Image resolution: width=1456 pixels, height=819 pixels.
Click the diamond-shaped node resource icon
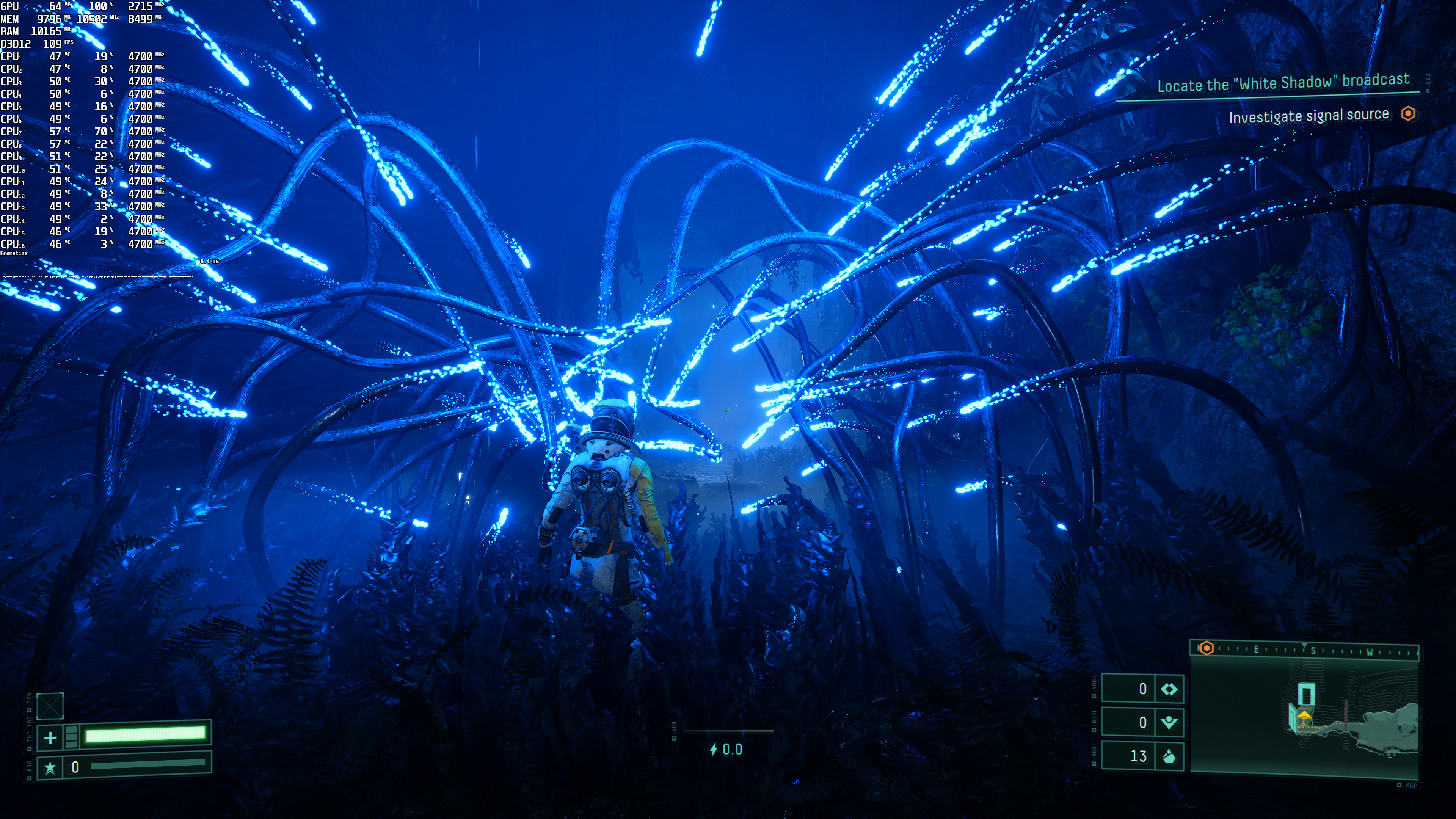(1169, 689)
